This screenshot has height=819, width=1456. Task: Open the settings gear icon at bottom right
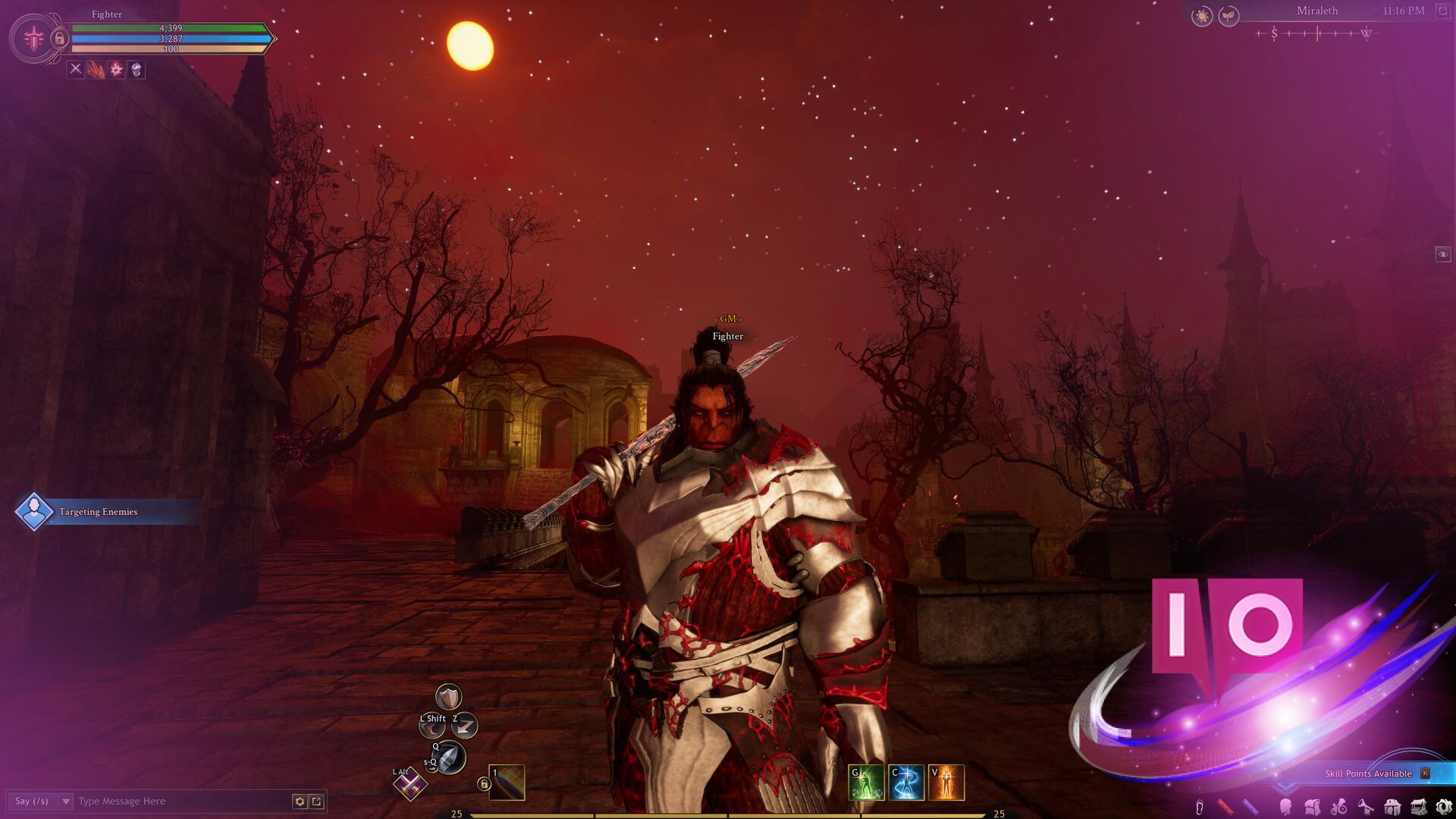click(1443, 807)
